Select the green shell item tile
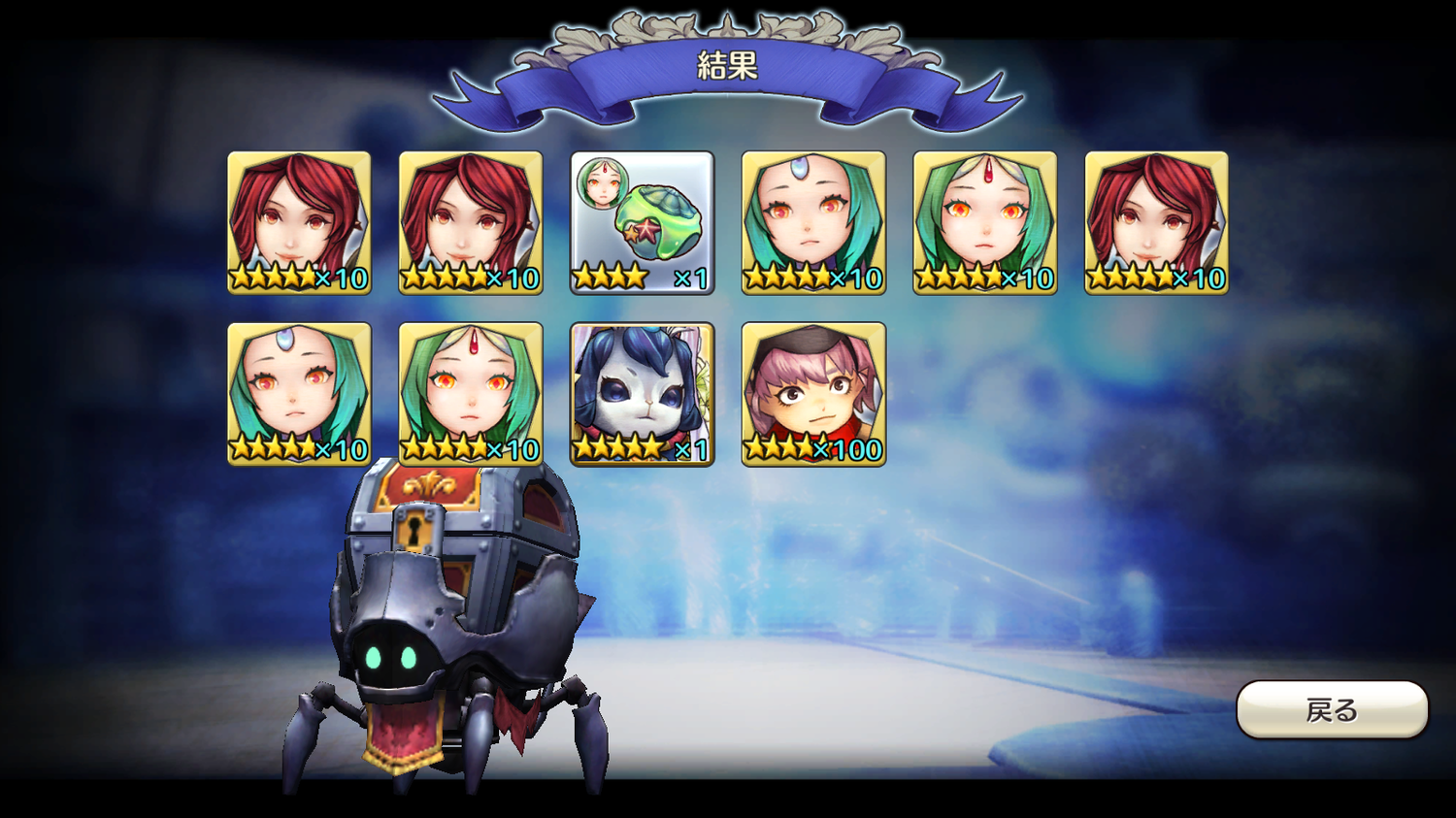Viewport: 1456px width, 818px height. (642, 222)
